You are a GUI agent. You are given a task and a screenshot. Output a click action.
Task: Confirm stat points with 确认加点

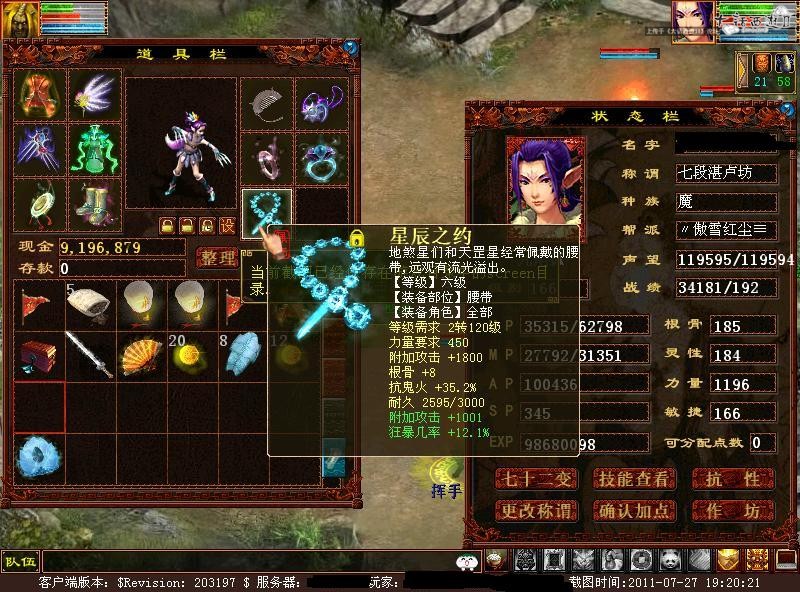pos(633,511)
